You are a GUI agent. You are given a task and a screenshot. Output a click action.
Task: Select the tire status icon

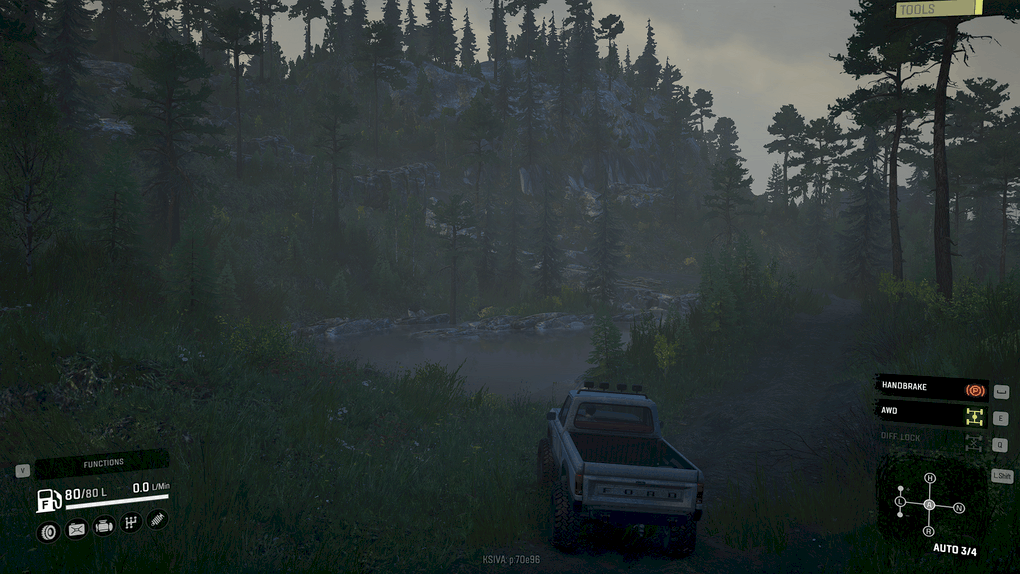[48, 531]
